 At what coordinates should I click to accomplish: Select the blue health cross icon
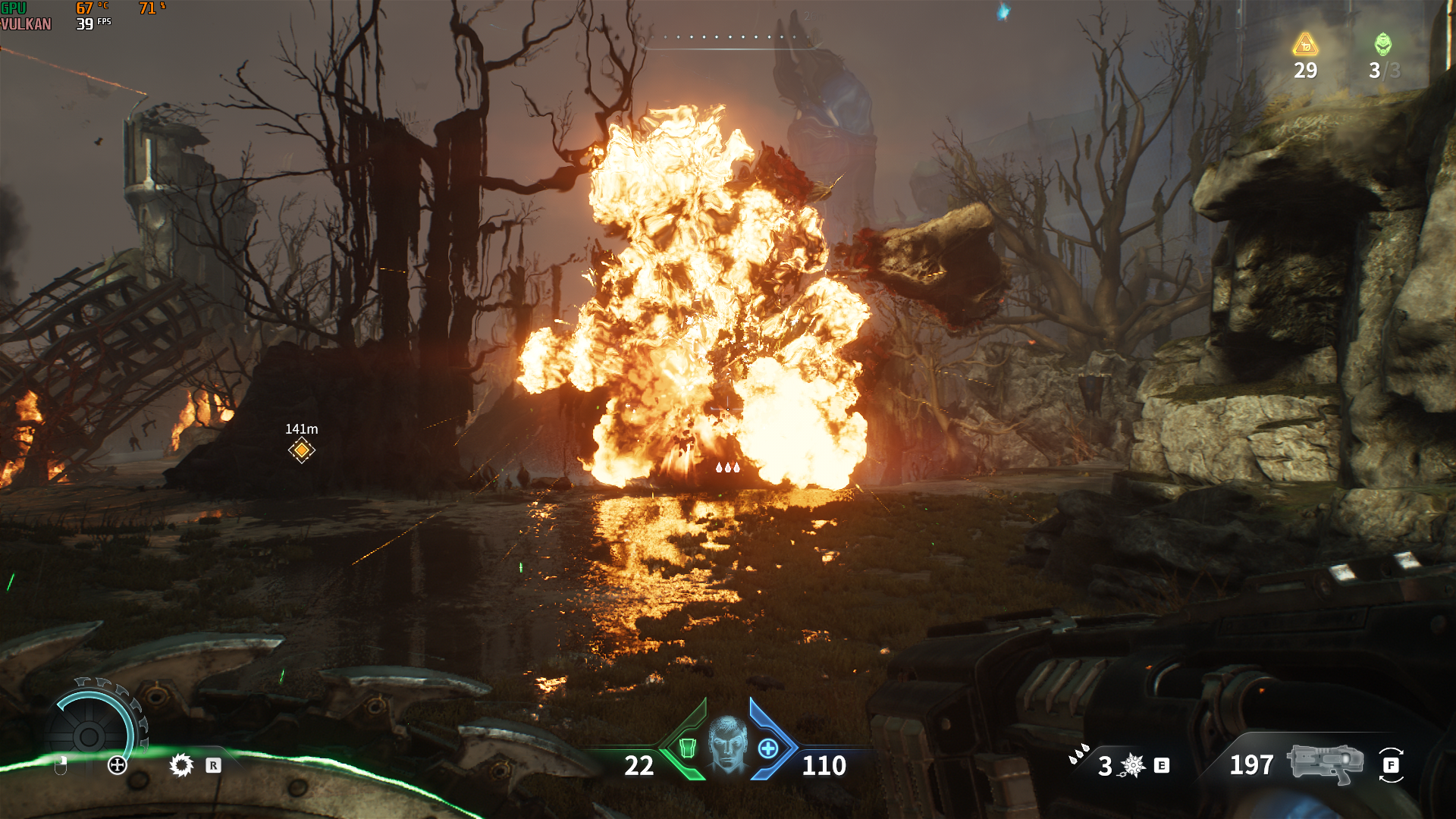768,748
